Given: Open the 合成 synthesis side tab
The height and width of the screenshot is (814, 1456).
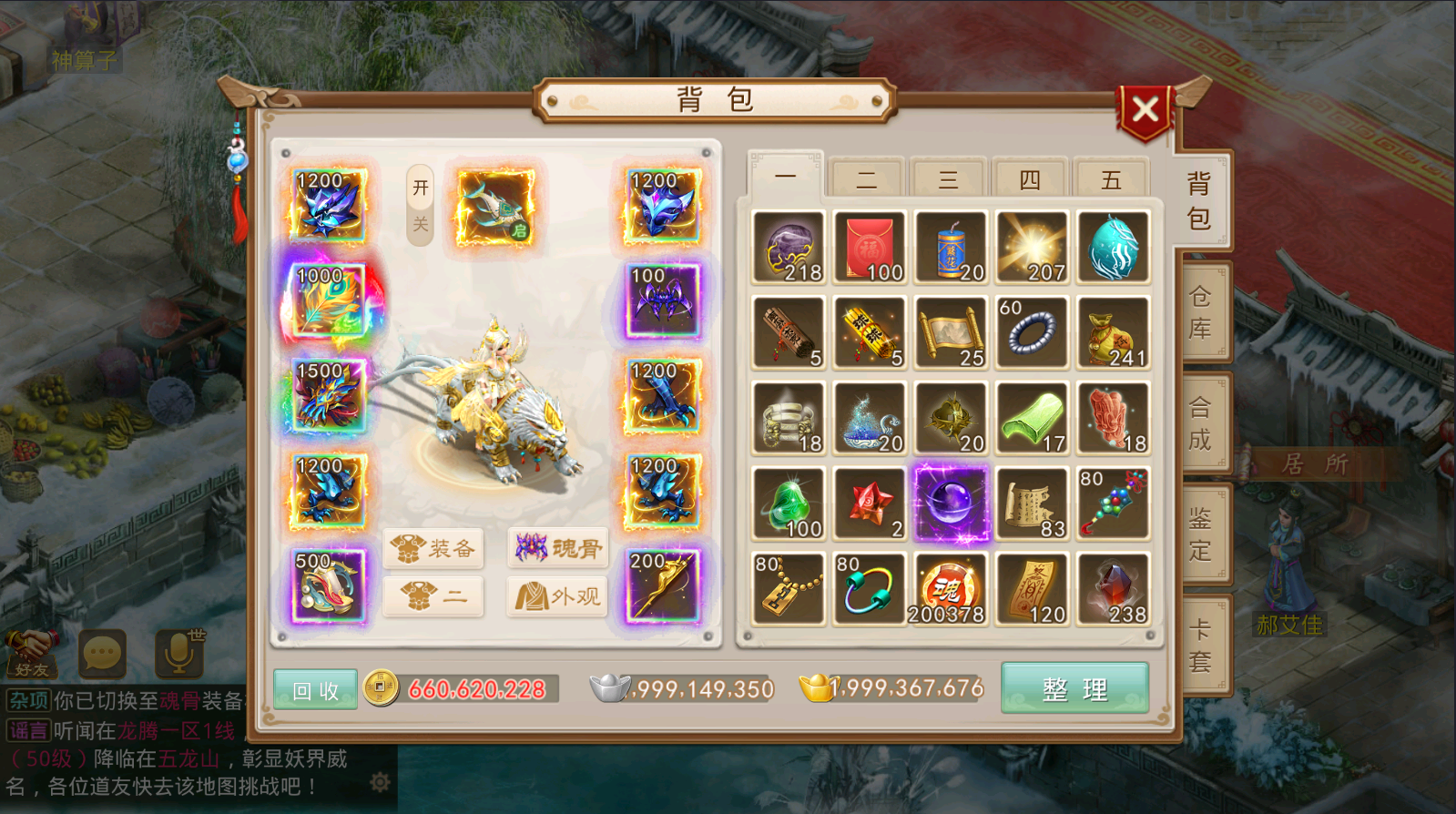Looking at the screenshot, I should click(1201, 423).
